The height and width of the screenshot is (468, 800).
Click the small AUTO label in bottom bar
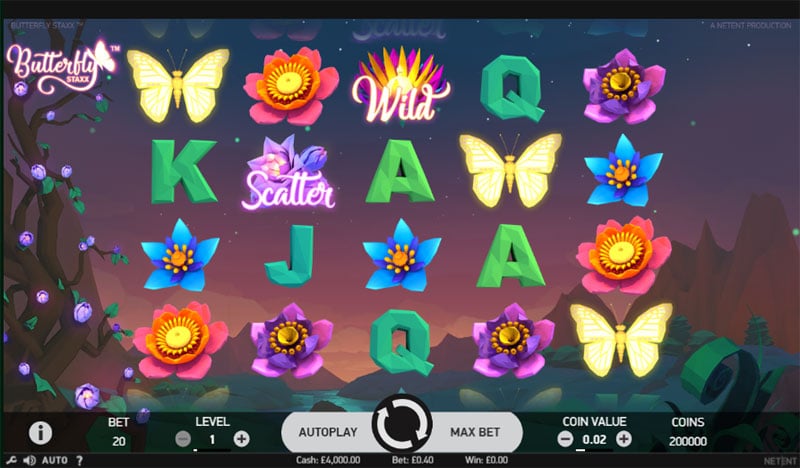point(55,460)
